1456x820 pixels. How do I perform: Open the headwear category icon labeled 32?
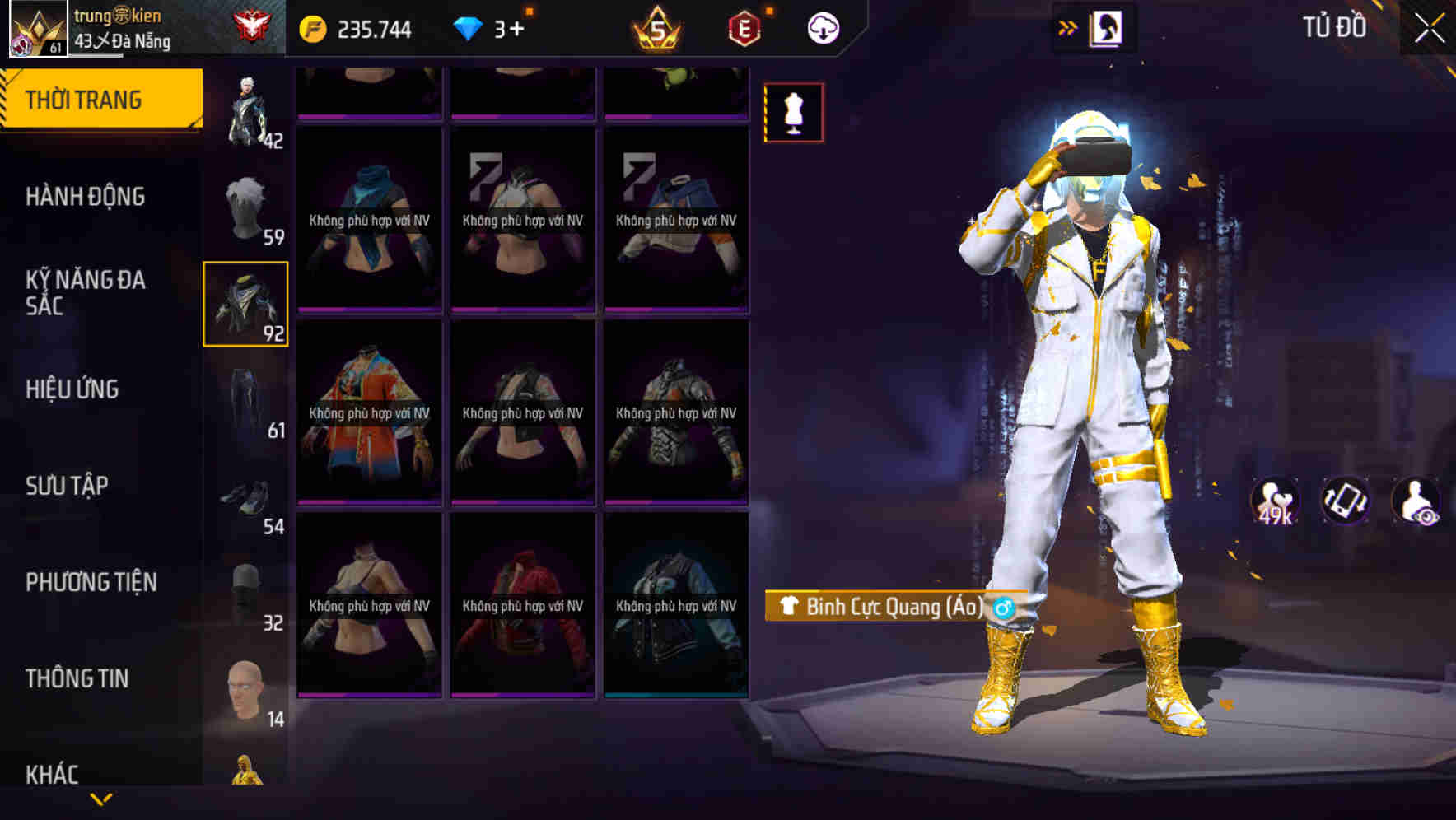coord(245,589)
